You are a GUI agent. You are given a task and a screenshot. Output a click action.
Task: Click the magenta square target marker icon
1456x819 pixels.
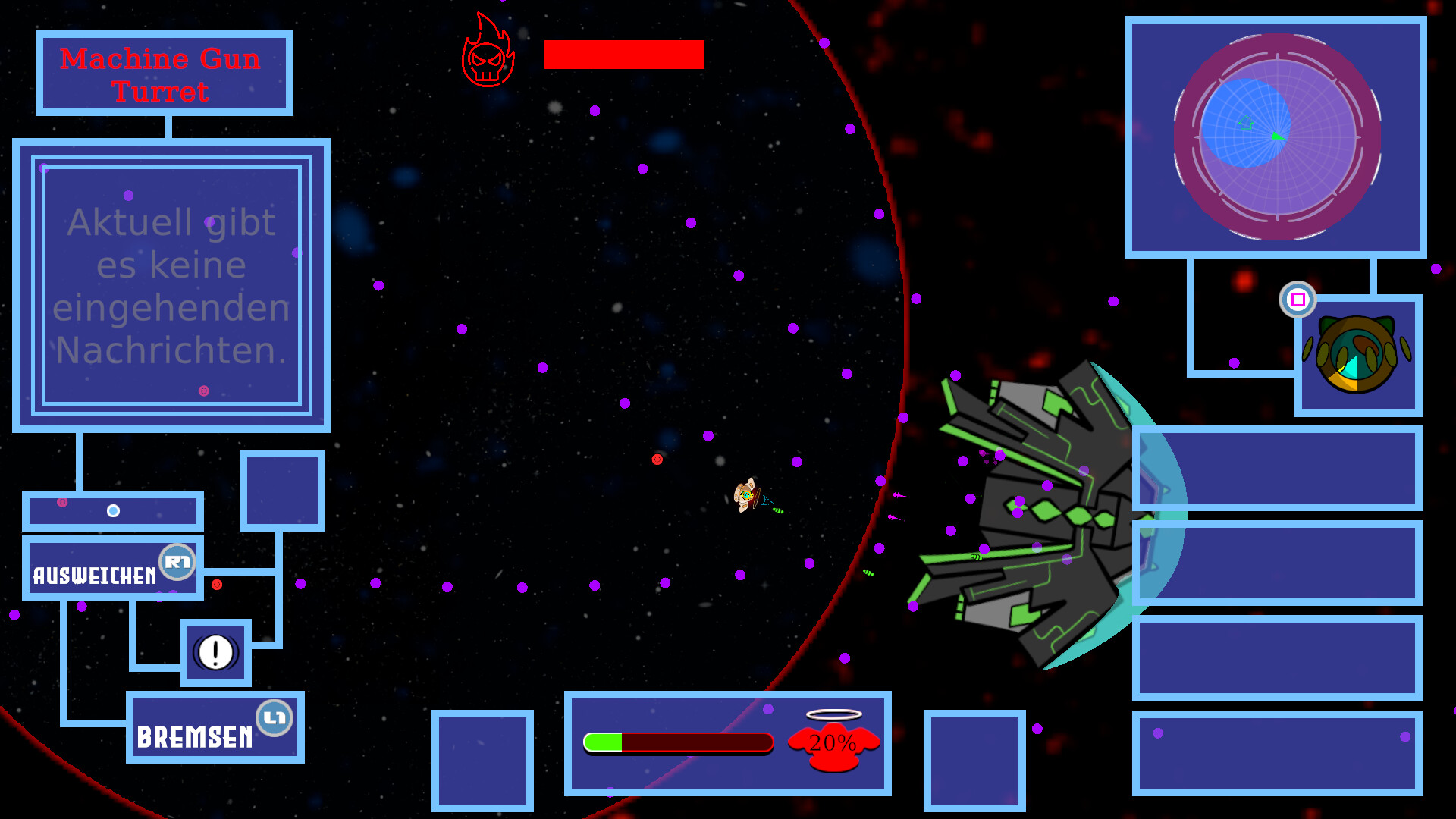[1298, 300]
